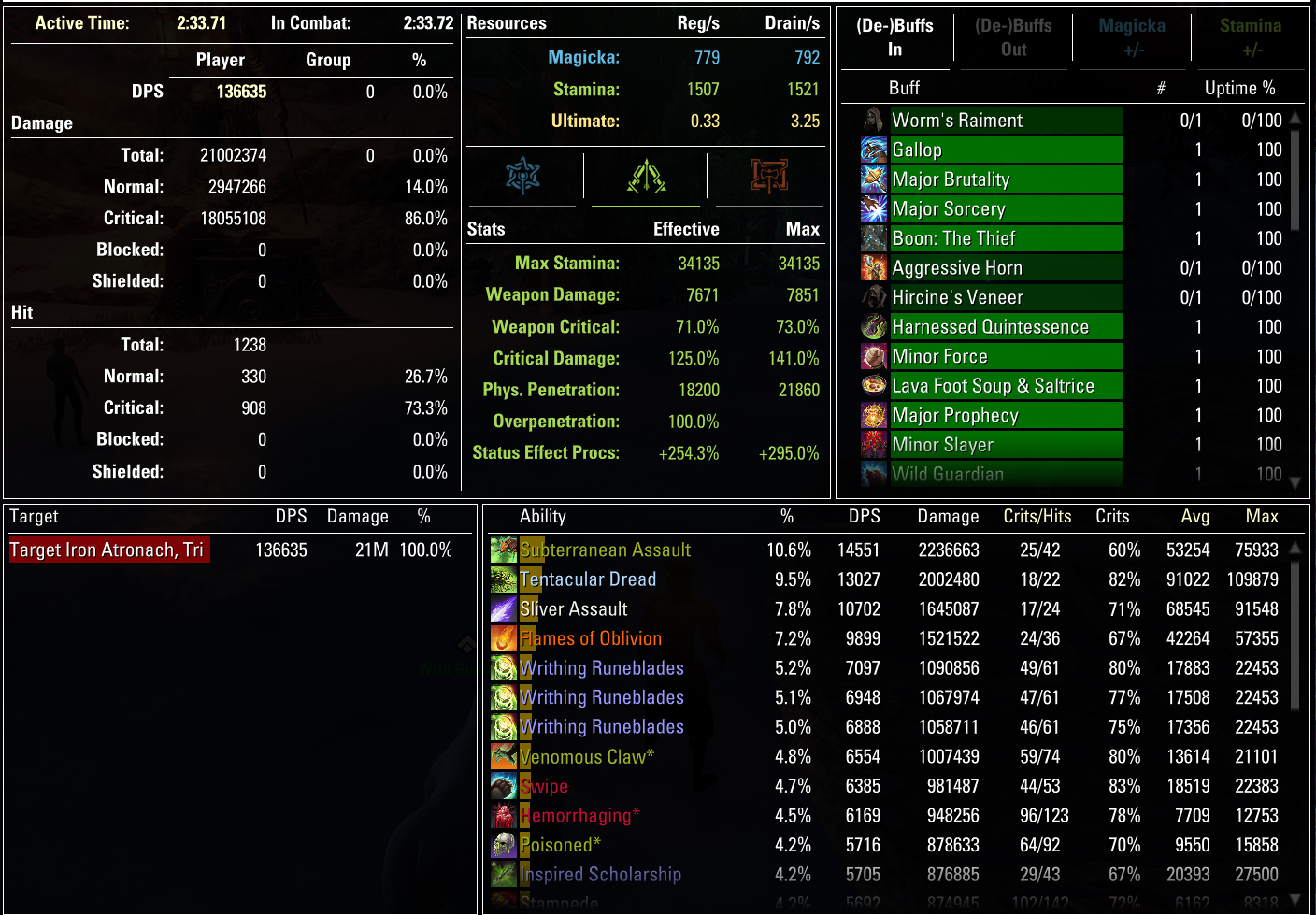Viewport: 1316px width, 915px height.
Task: Click the Gallop buff icon
Action: click(874, 150)
